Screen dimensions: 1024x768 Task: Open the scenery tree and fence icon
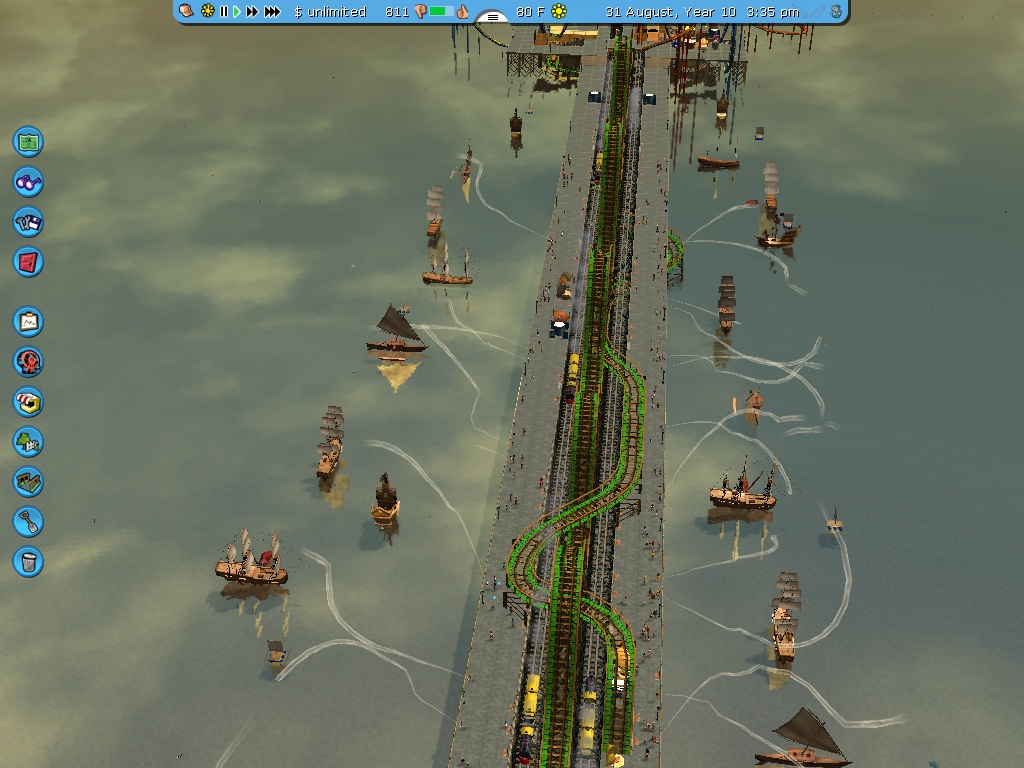[x=28, y=441]
